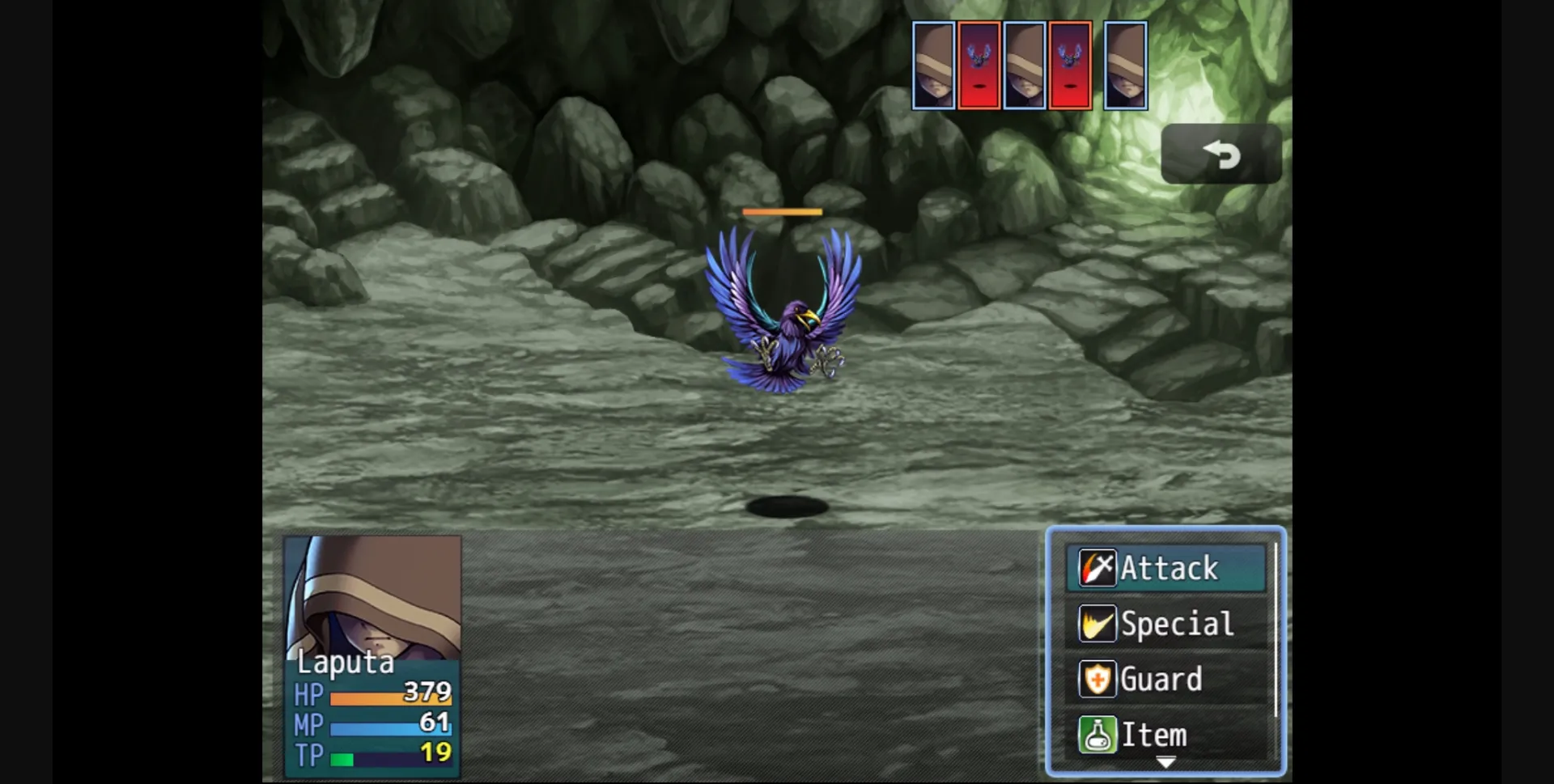Click the green Item potion bottle icon

pyautogui.click(x=1098, y=735)
